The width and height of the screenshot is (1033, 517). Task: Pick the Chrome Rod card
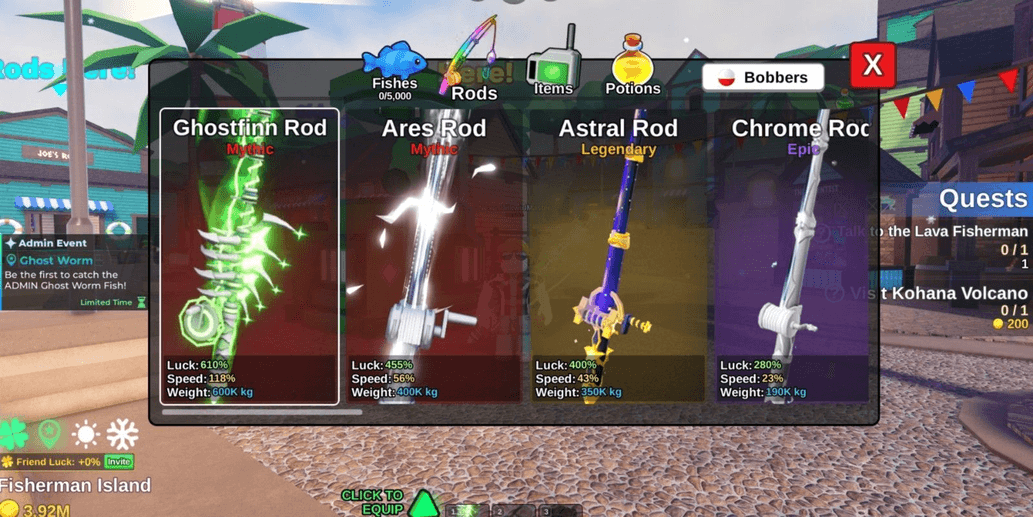pos(795,256)
